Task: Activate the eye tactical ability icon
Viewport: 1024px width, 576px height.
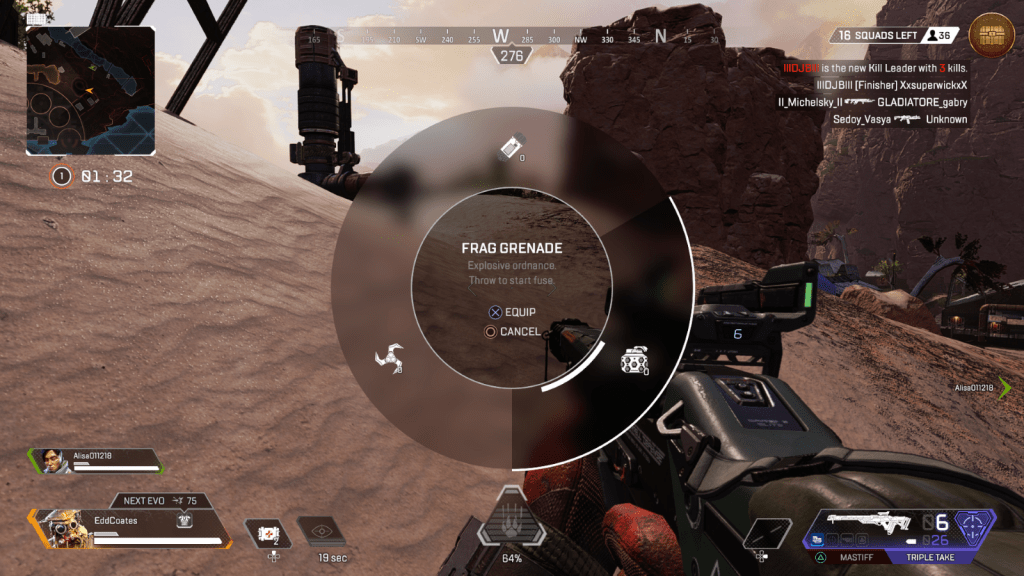Action: pyautogui.click(x=322, y=533)
